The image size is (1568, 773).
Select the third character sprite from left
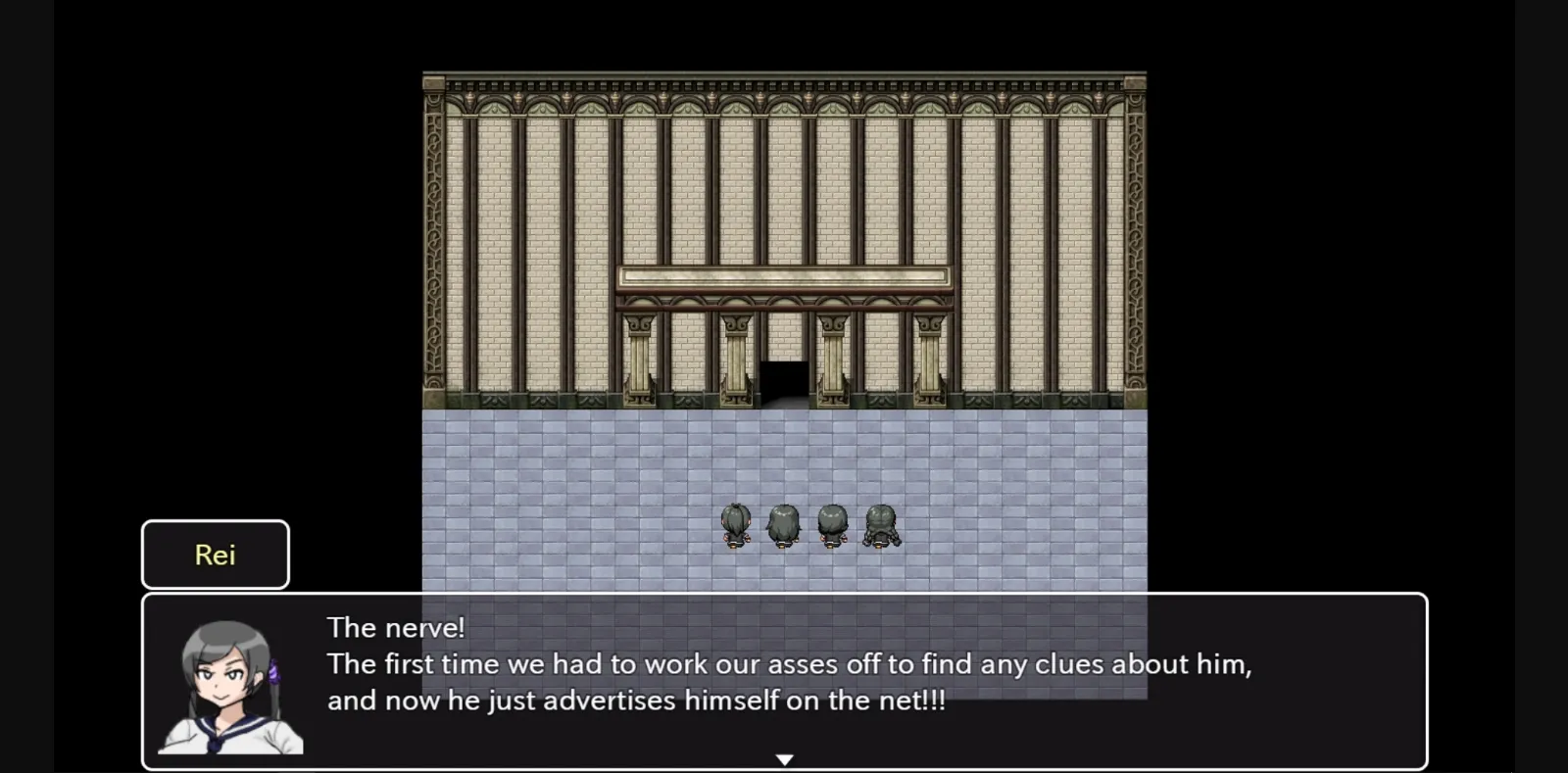click(x=832, y=524)
